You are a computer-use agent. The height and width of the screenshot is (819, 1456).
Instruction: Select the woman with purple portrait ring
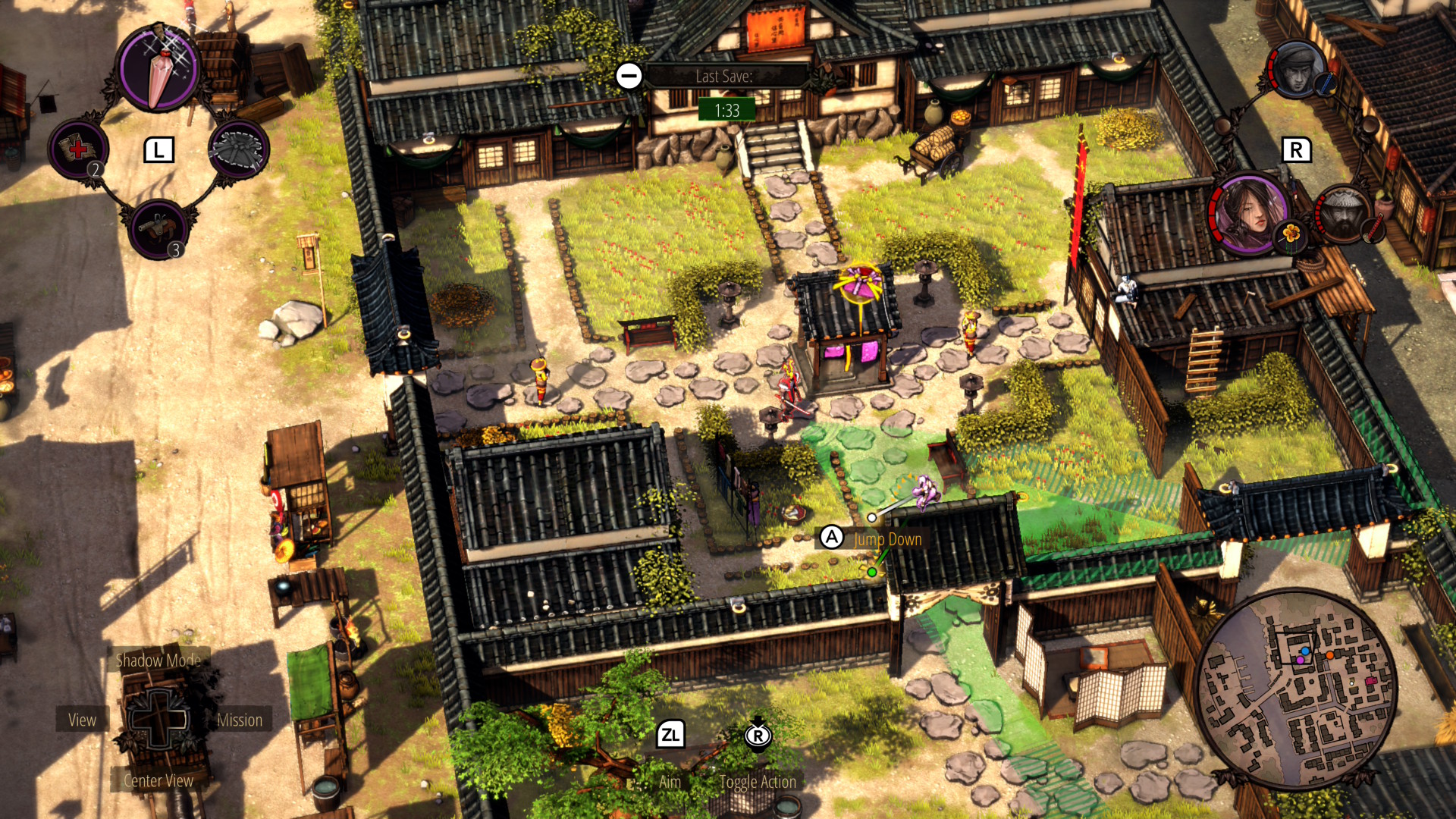point(1249,212)
